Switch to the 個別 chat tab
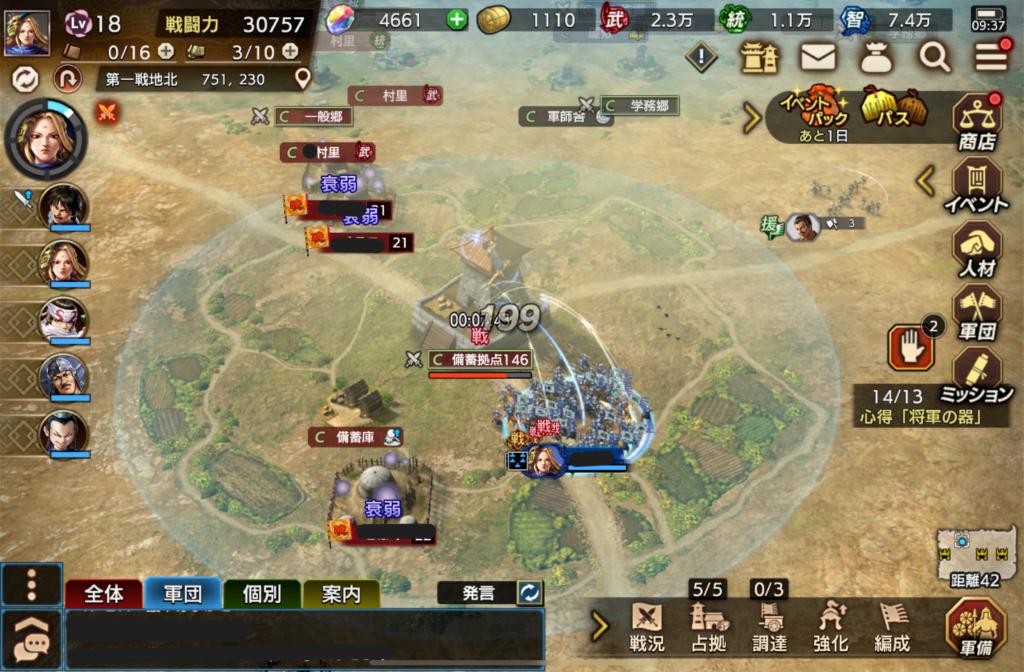 (x=262, y=594)
